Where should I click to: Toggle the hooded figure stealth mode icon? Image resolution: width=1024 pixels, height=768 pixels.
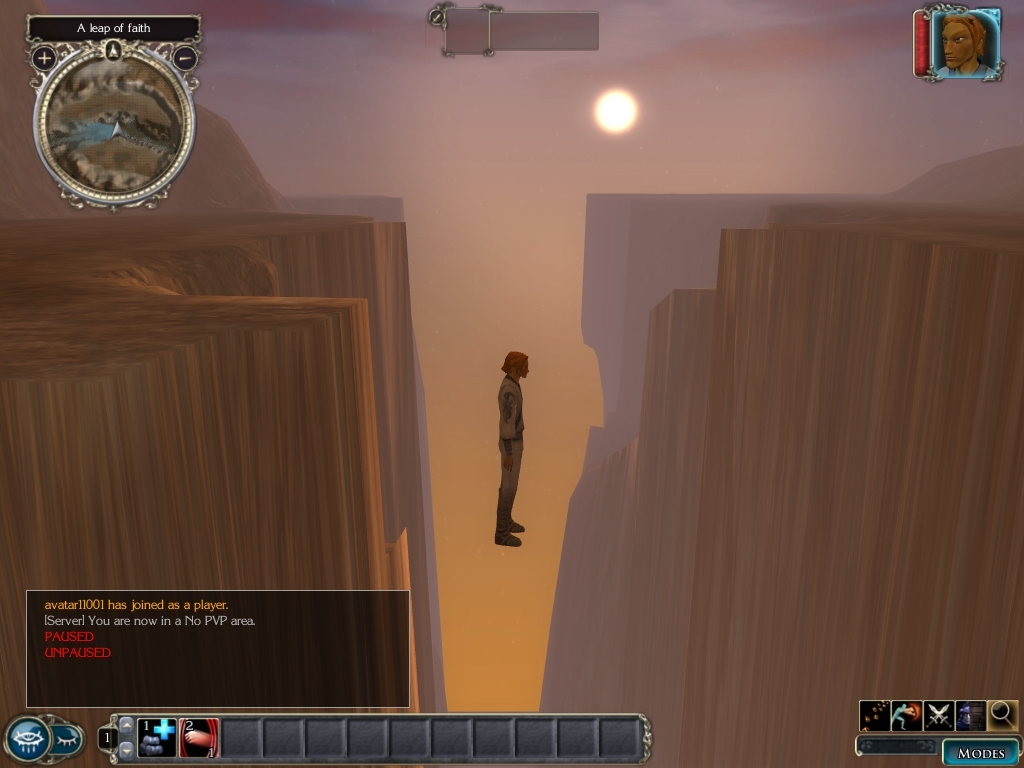(x=971, y=715)
